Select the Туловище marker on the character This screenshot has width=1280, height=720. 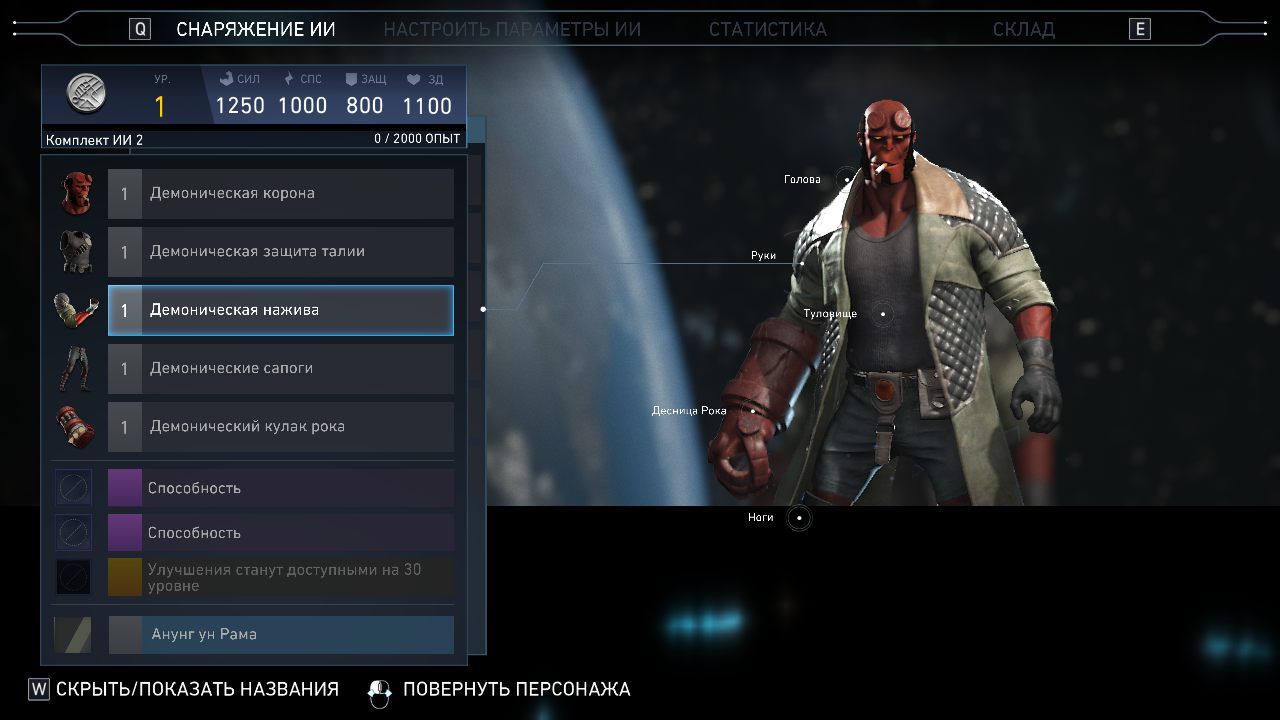883,314
